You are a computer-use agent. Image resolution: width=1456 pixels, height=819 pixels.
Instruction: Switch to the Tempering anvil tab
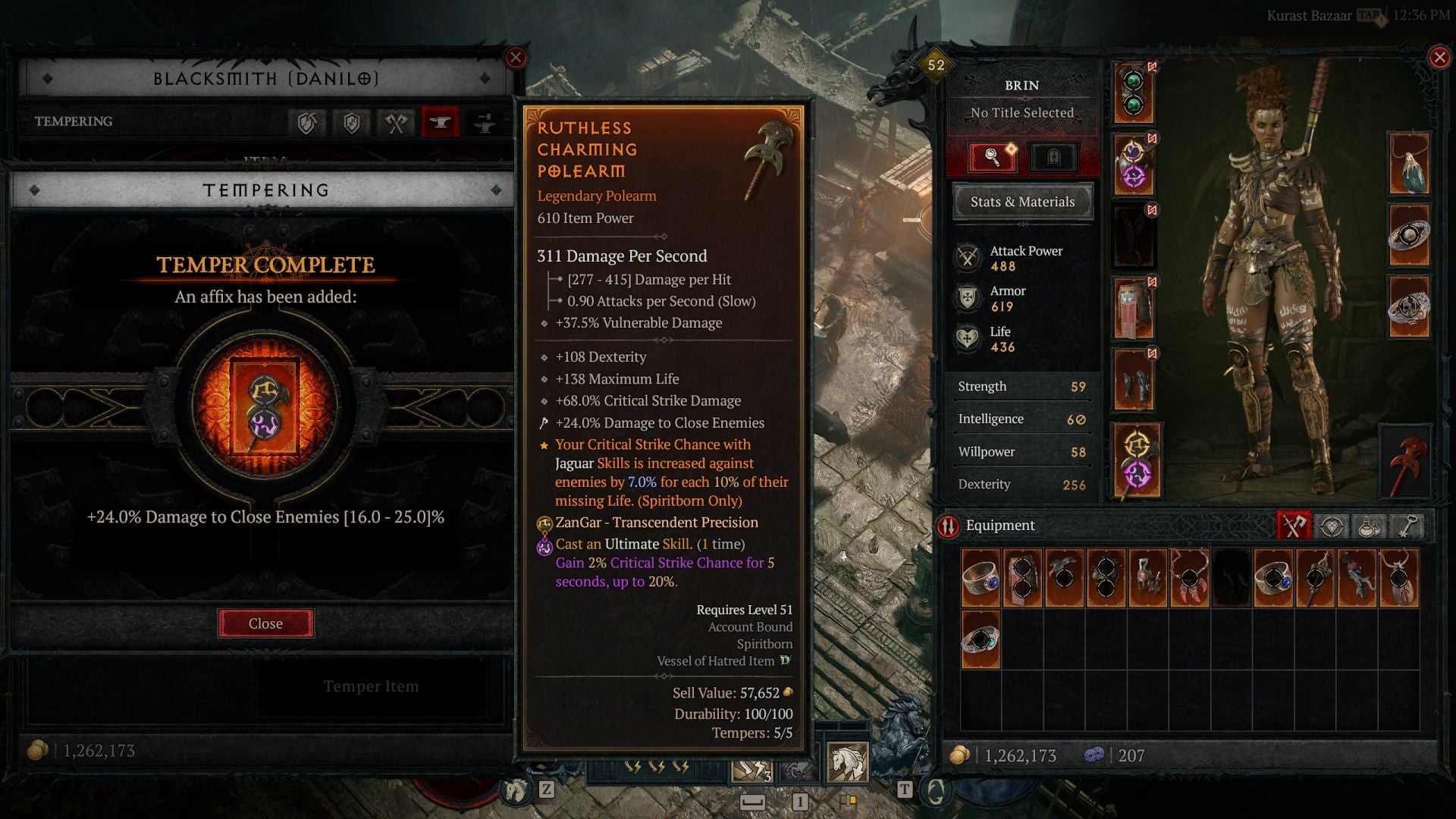[440, 122]
